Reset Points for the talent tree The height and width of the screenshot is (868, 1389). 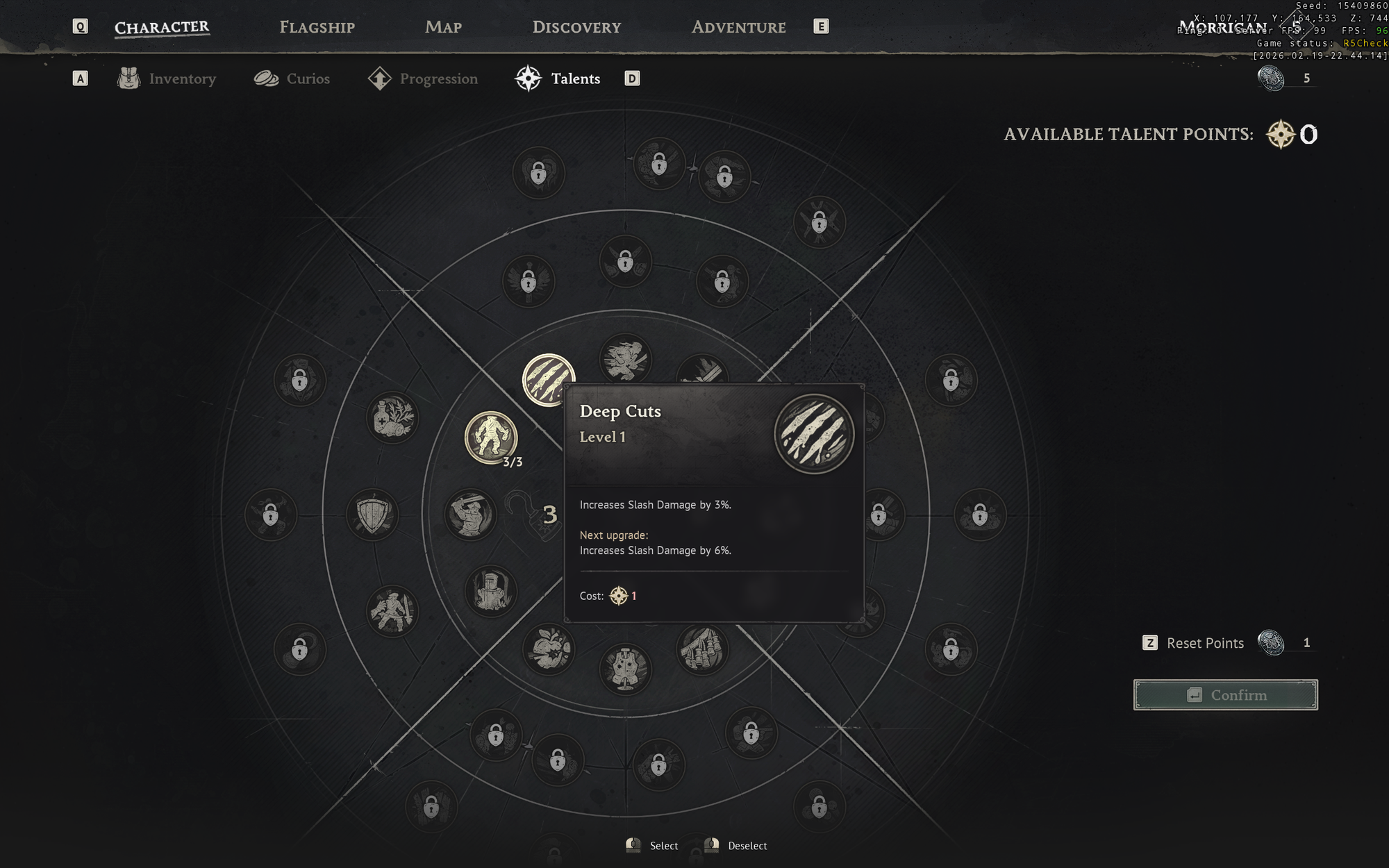click(1204, 643)
